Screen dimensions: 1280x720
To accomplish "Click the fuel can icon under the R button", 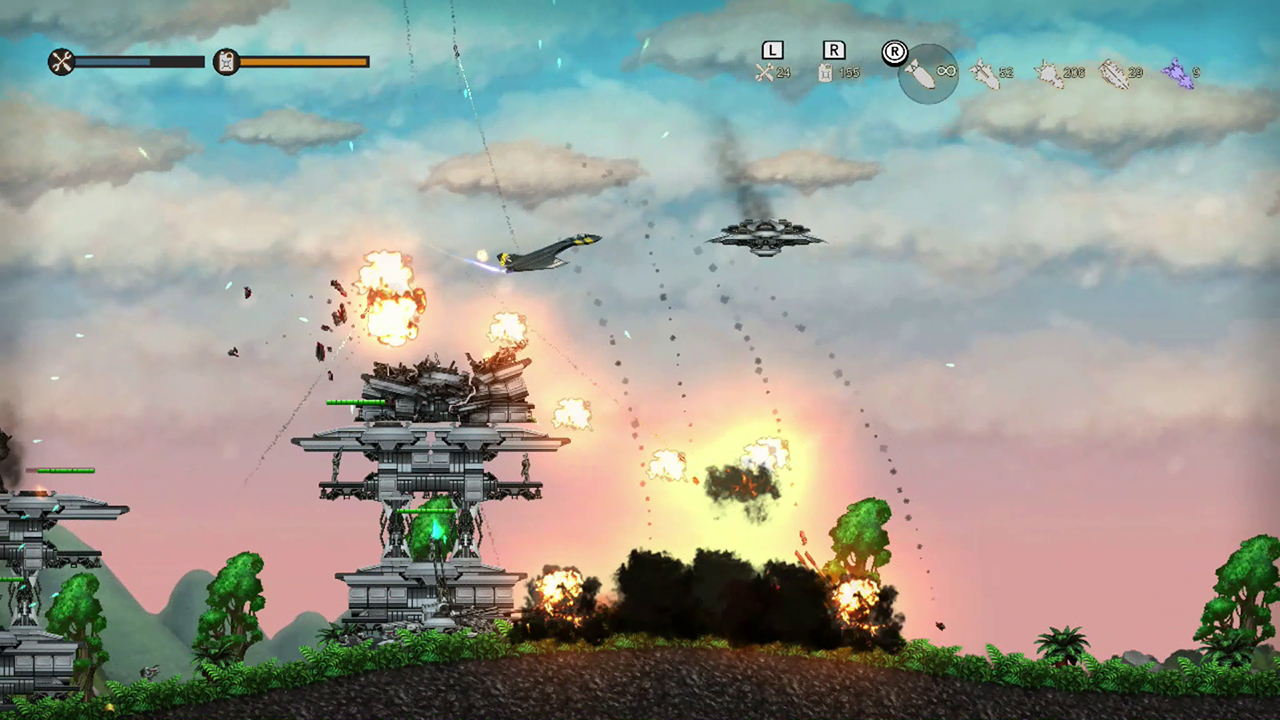I will (826, 72).
